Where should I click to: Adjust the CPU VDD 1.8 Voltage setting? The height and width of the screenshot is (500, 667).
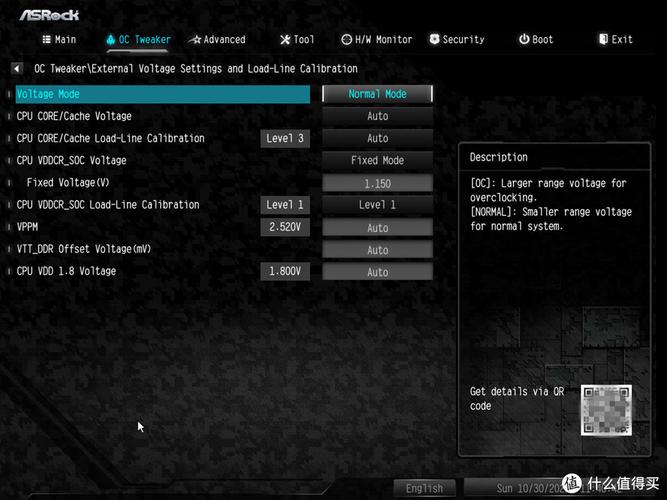[377, 272]
